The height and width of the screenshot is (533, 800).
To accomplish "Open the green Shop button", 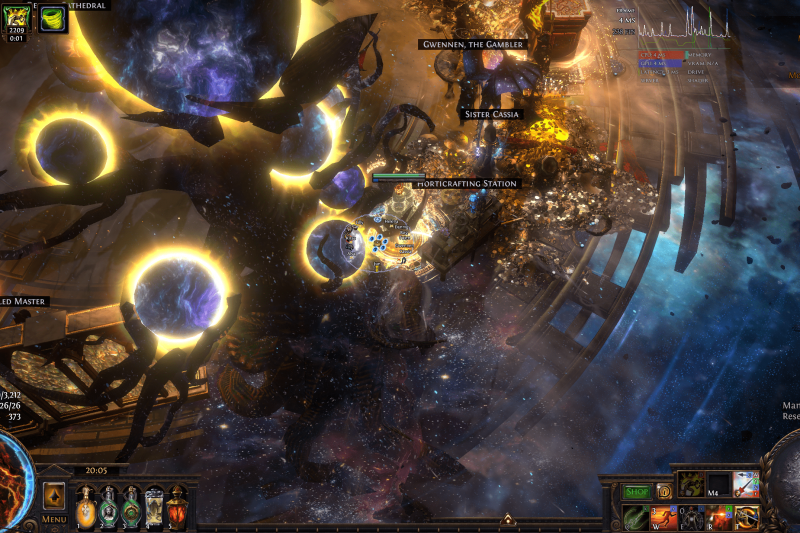I will [x=637, y=491].
